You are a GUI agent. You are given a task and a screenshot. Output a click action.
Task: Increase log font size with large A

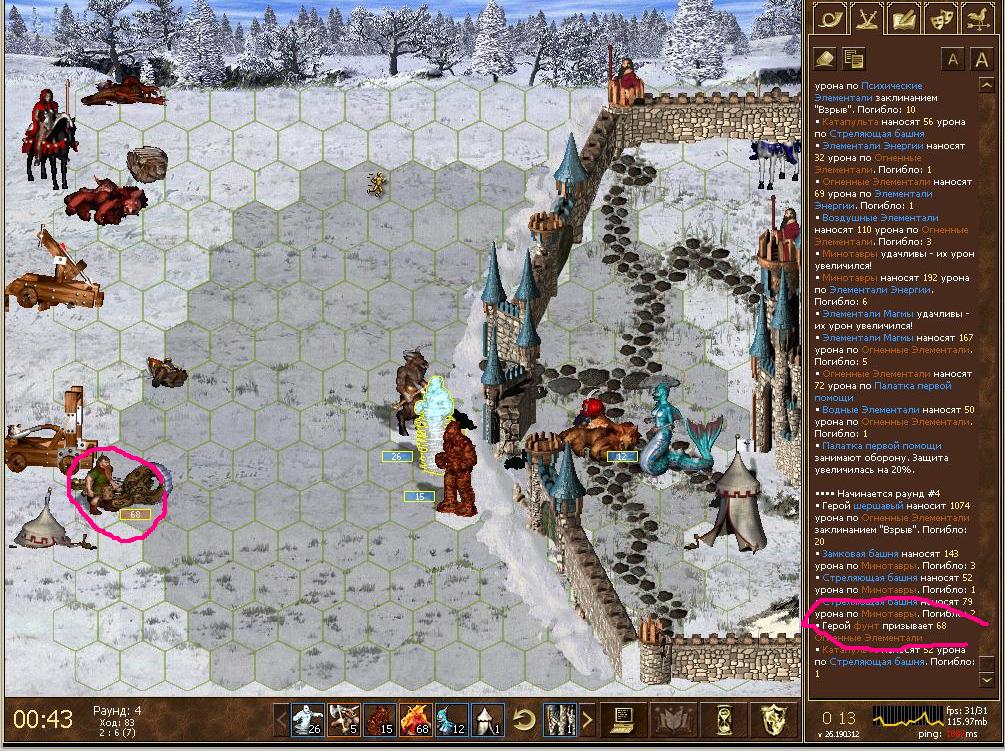tap(981, 59)
